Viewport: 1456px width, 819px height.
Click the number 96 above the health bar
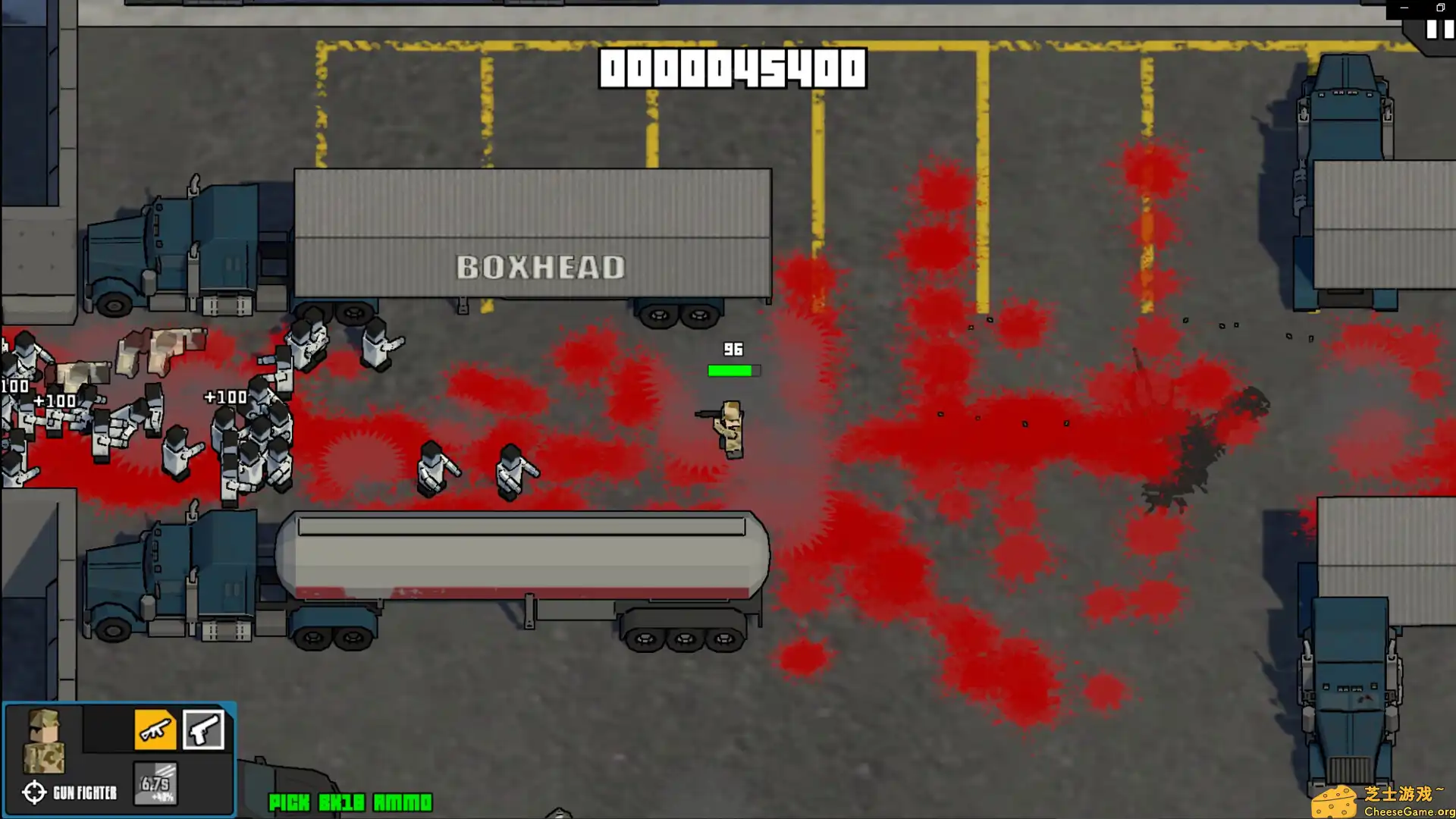(733, 350)
